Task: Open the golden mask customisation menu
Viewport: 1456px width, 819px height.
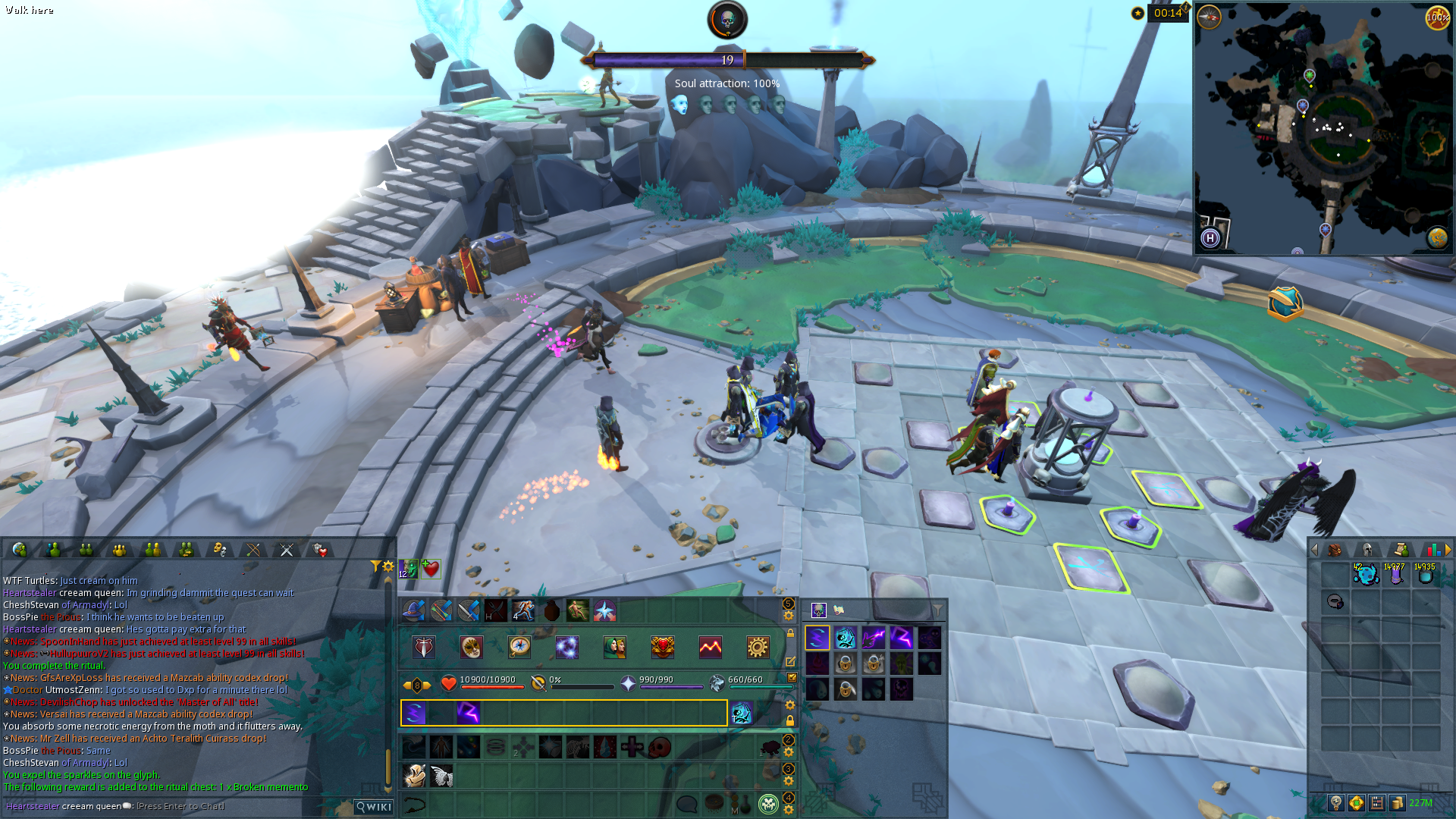Action: tap(472, 647)
